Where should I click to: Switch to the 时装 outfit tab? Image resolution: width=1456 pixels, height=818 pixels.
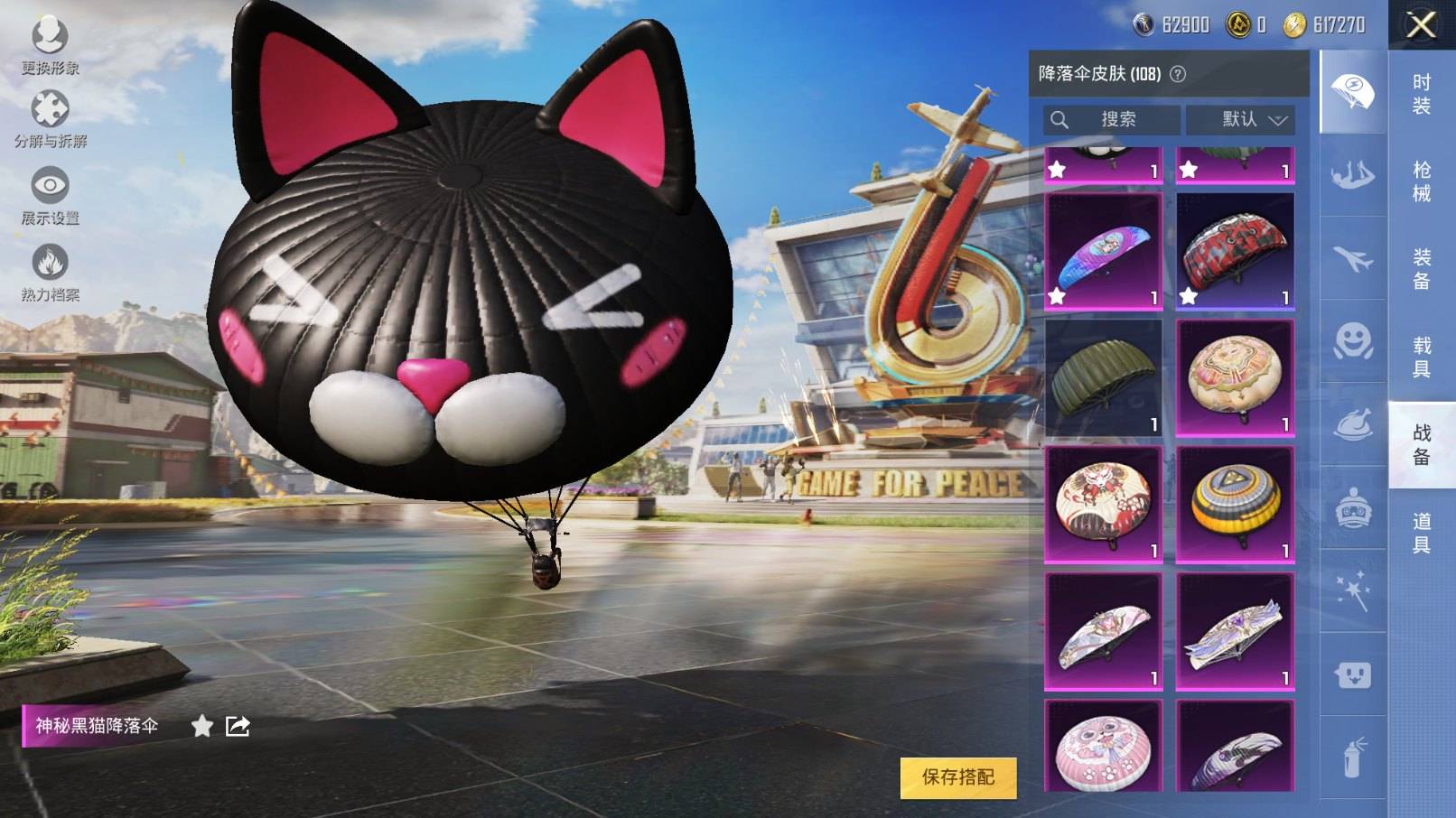coord(1421,94)
